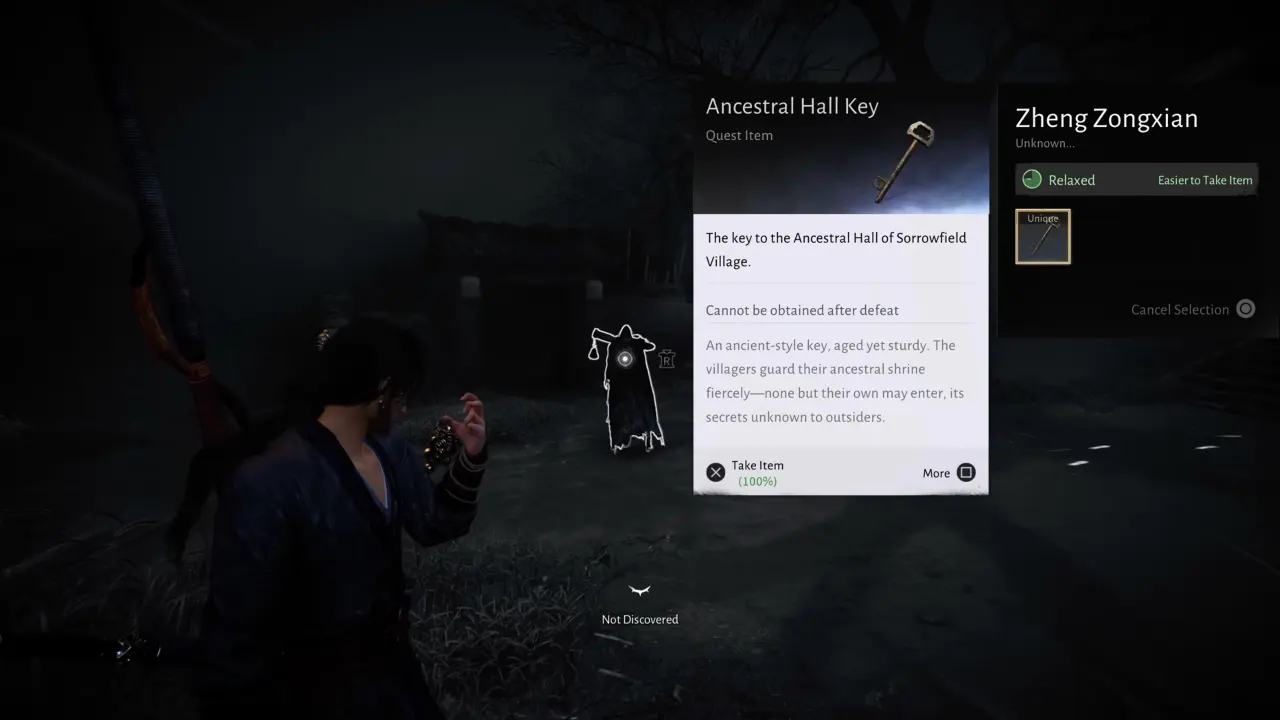Select the unique Ancestral Hall Key slot
The image size is (1280, 720).
point(1043,237)
